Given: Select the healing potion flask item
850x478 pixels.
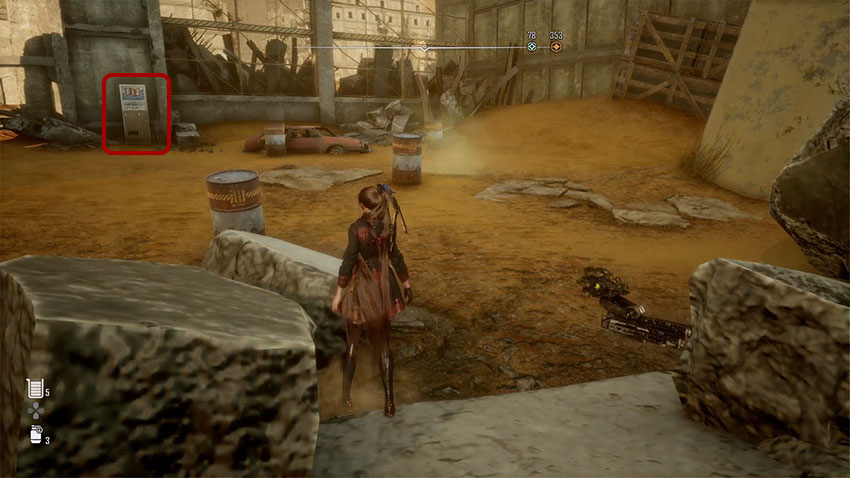Looking at the screenshot, I should pyautogui.click(x=36, y=388).
